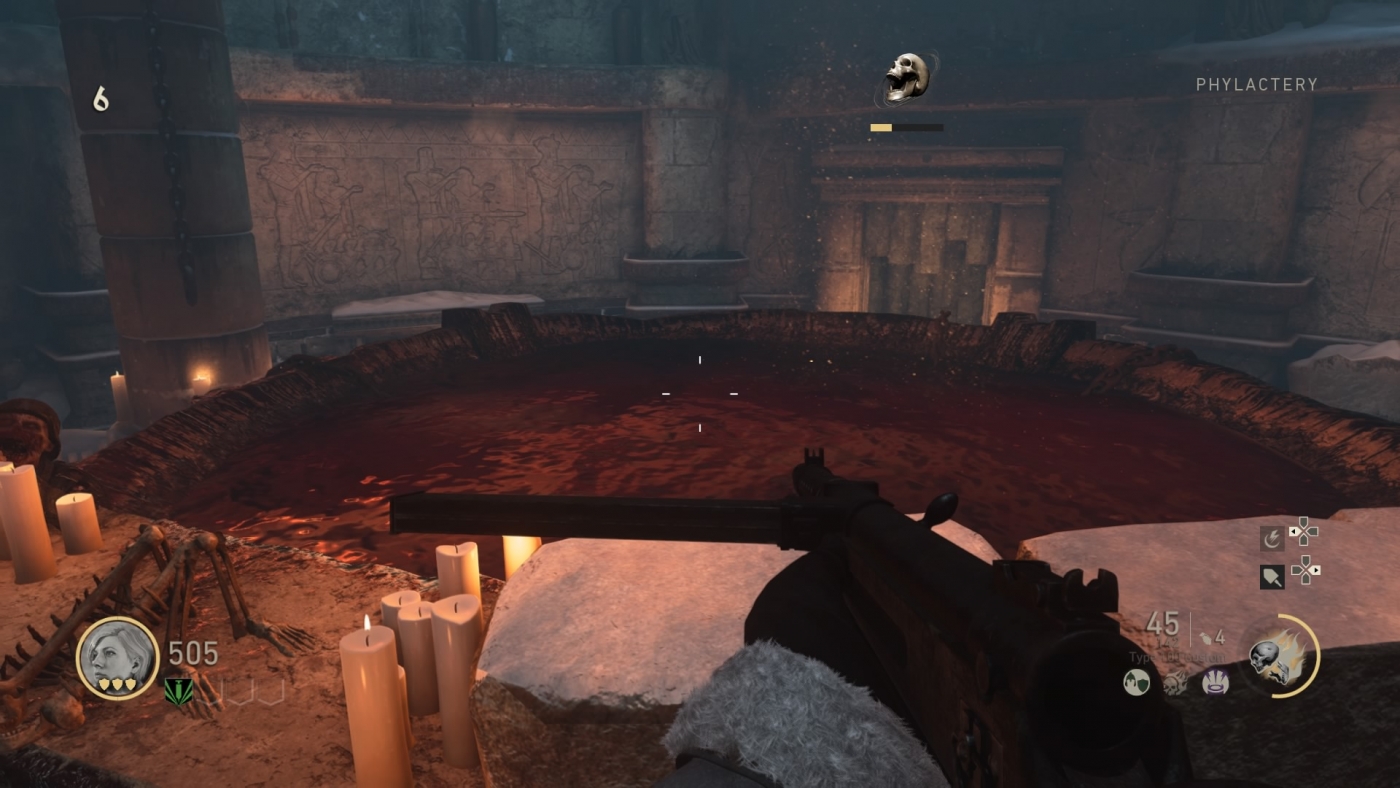The image size is (1400, 788).
Task: Select the grenade count icon
Action: (1207, 637)
